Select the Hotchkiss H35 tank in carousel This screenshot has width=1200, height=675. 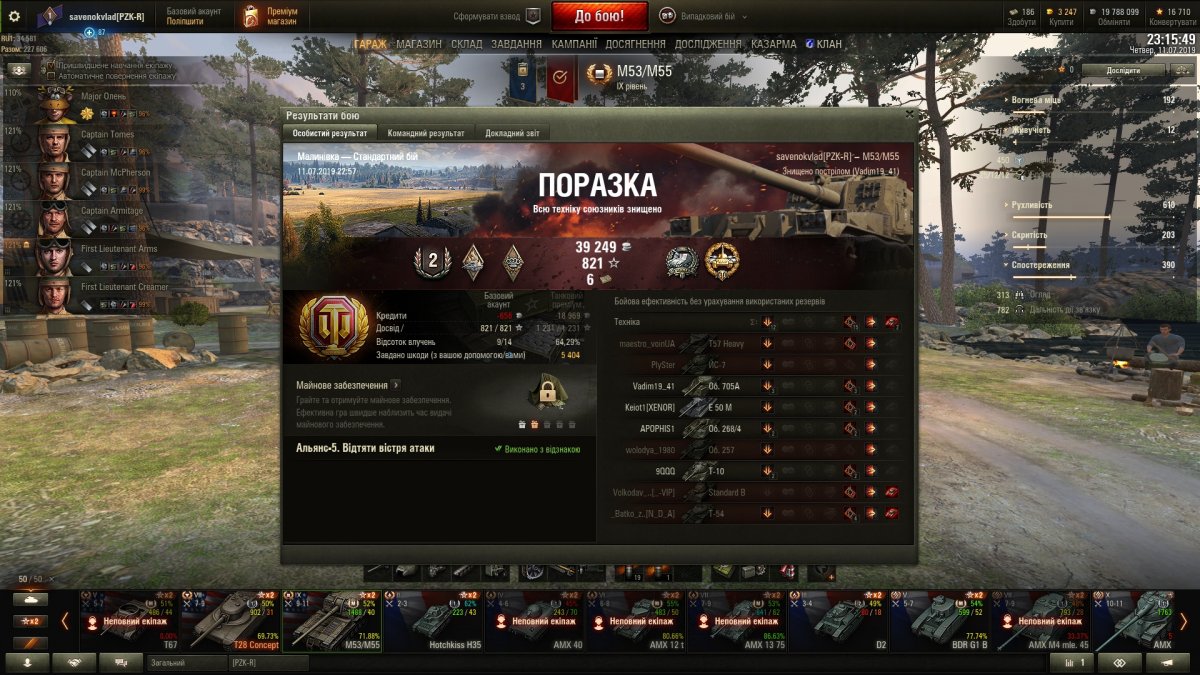click(x=433, y=620)
